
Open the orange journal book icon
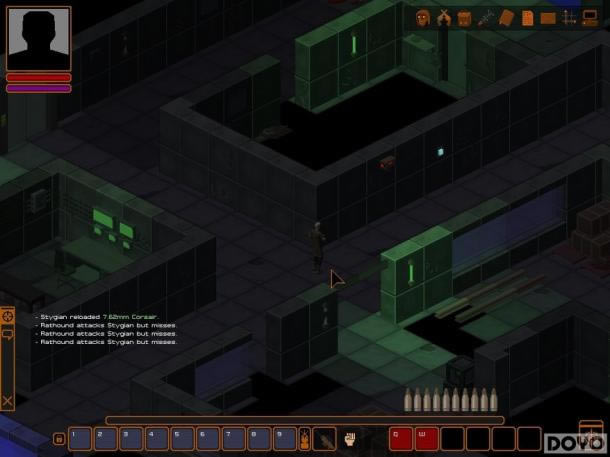[x=506, y=17]
